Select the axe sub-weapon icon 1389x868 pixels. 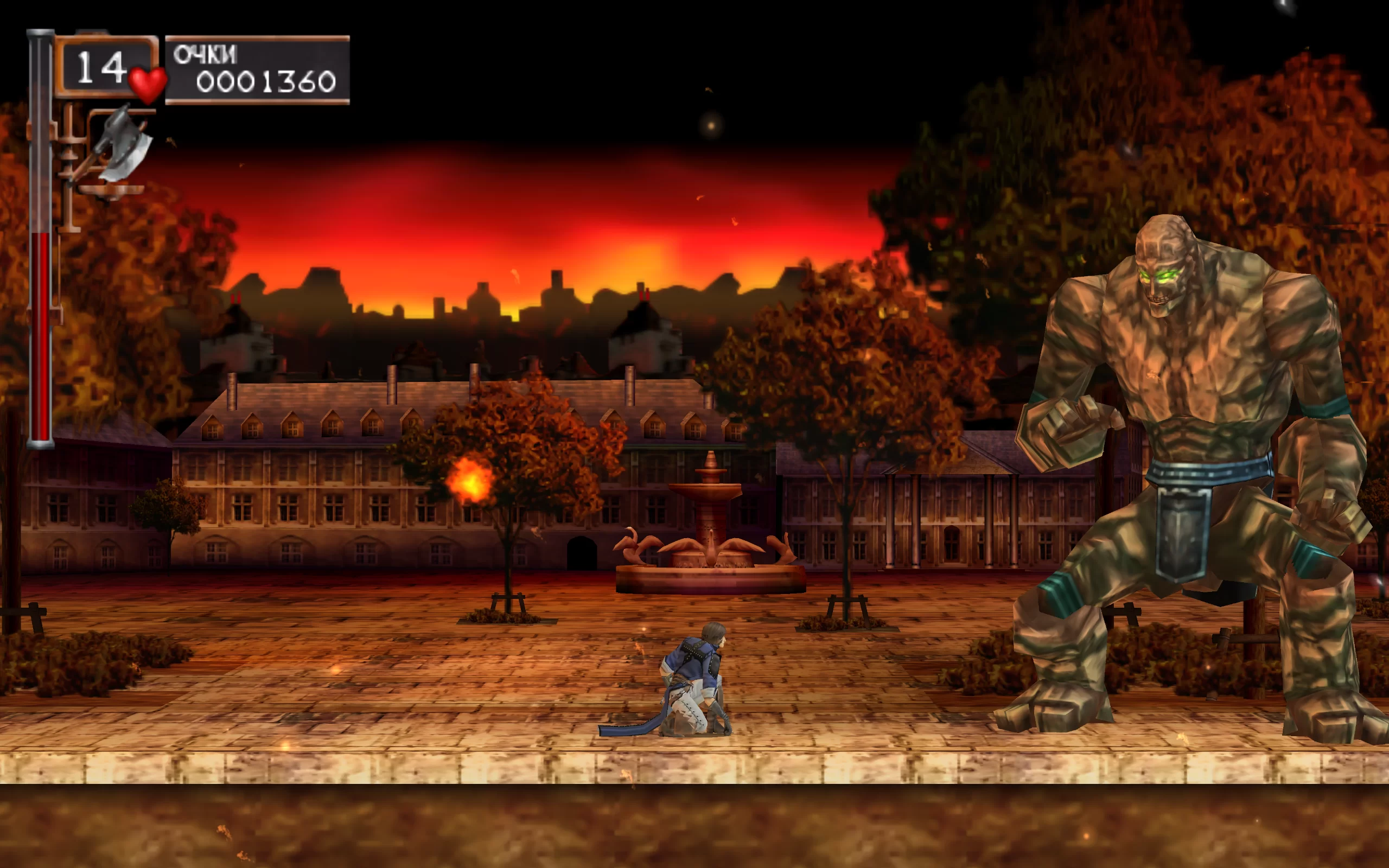122,145
